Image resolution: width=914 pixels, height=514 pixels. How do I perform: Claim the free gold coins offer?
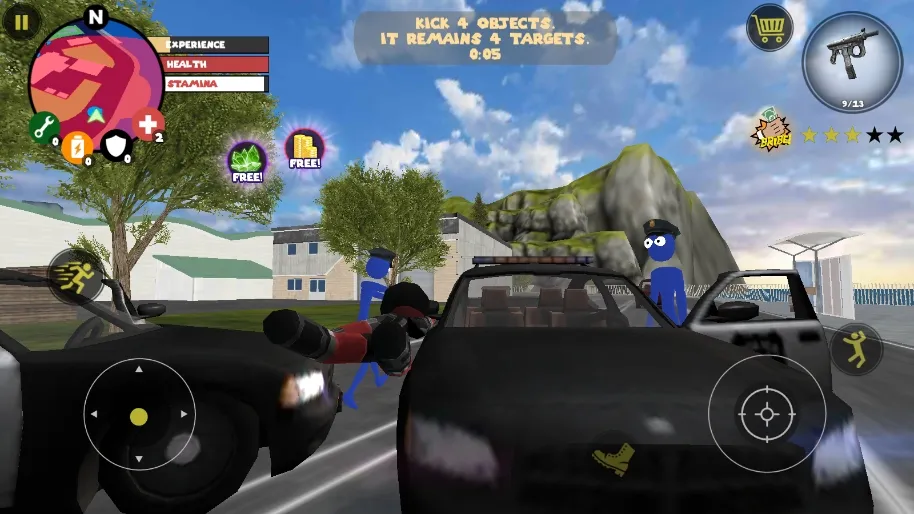tap(304, 148)
